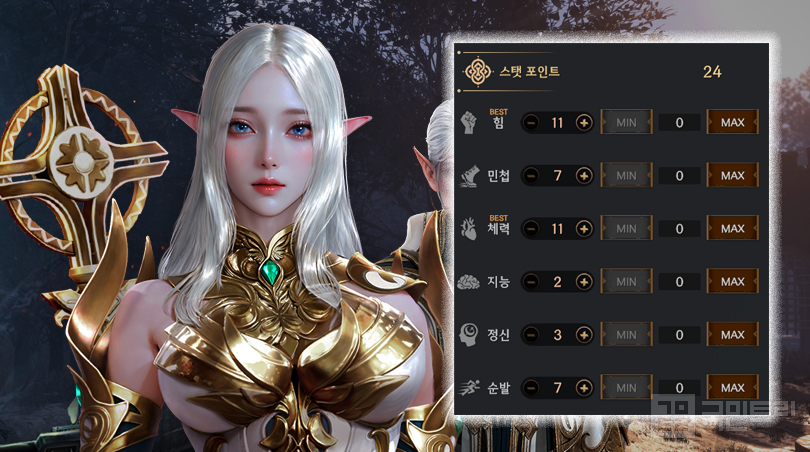Maximize the 체력 stat
This screenshot has width=810, height=452.
(732, 229)
